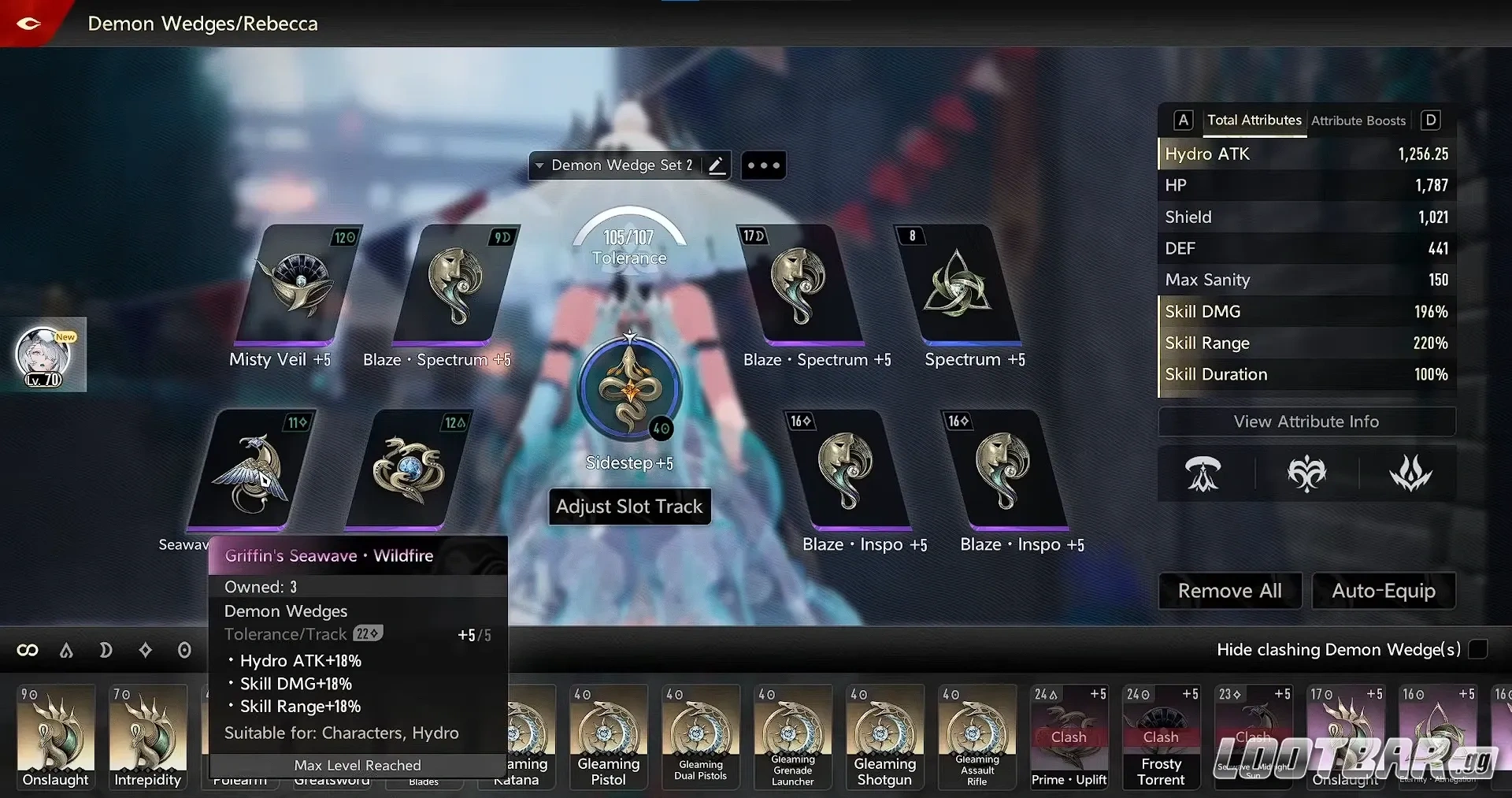Viewport: 1512px width, 798px height.
Task: Pick the Gleaming Shotgun wedge card
Action: pos(884,736)
